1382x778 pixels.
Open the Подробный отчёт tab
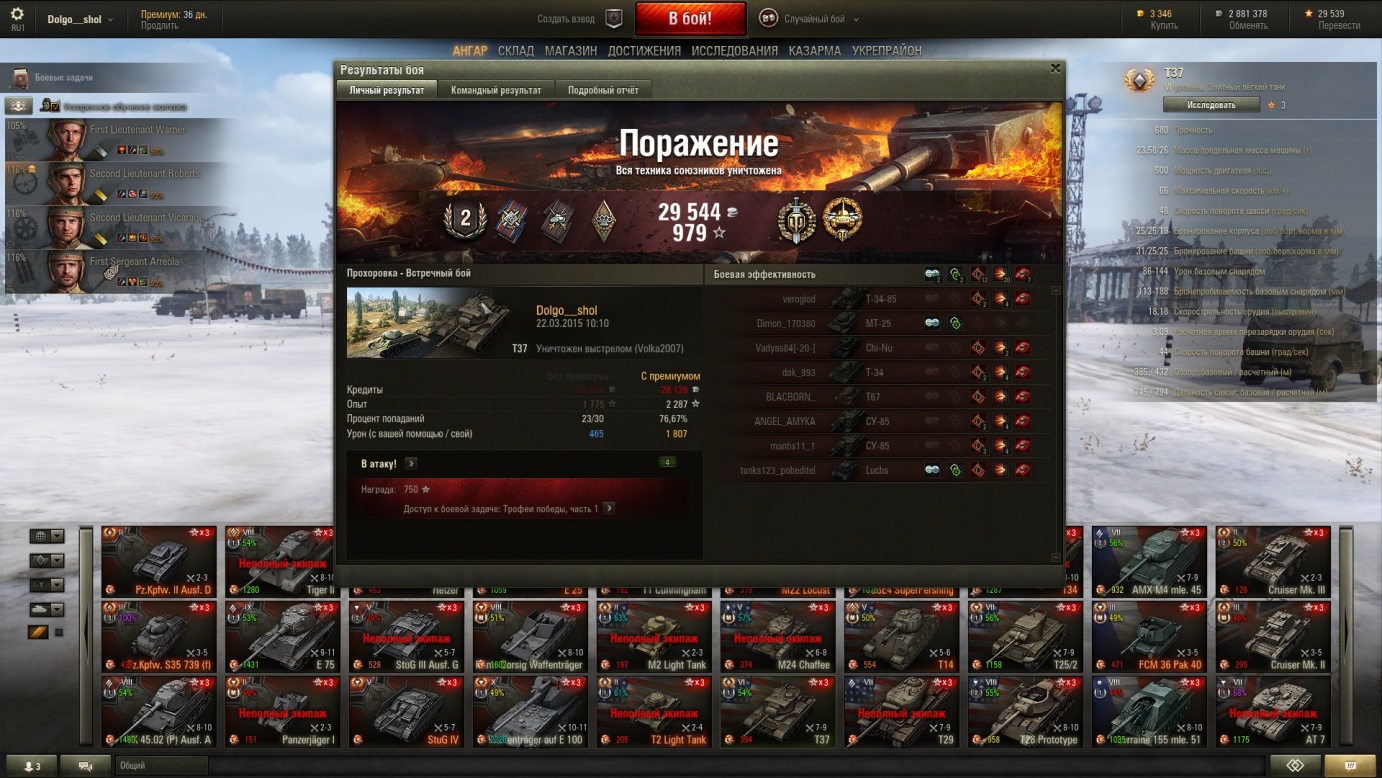coord(603,90)
